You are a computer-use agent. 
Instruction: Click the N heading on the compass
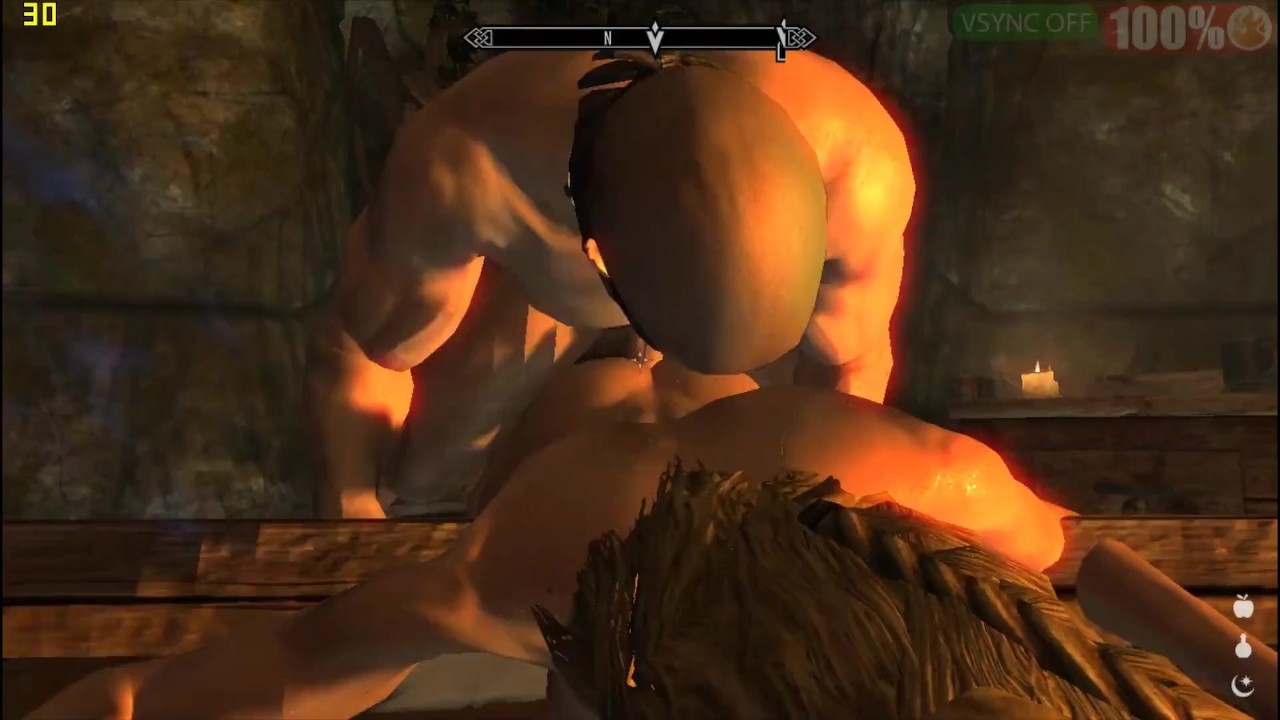[608, 38]
